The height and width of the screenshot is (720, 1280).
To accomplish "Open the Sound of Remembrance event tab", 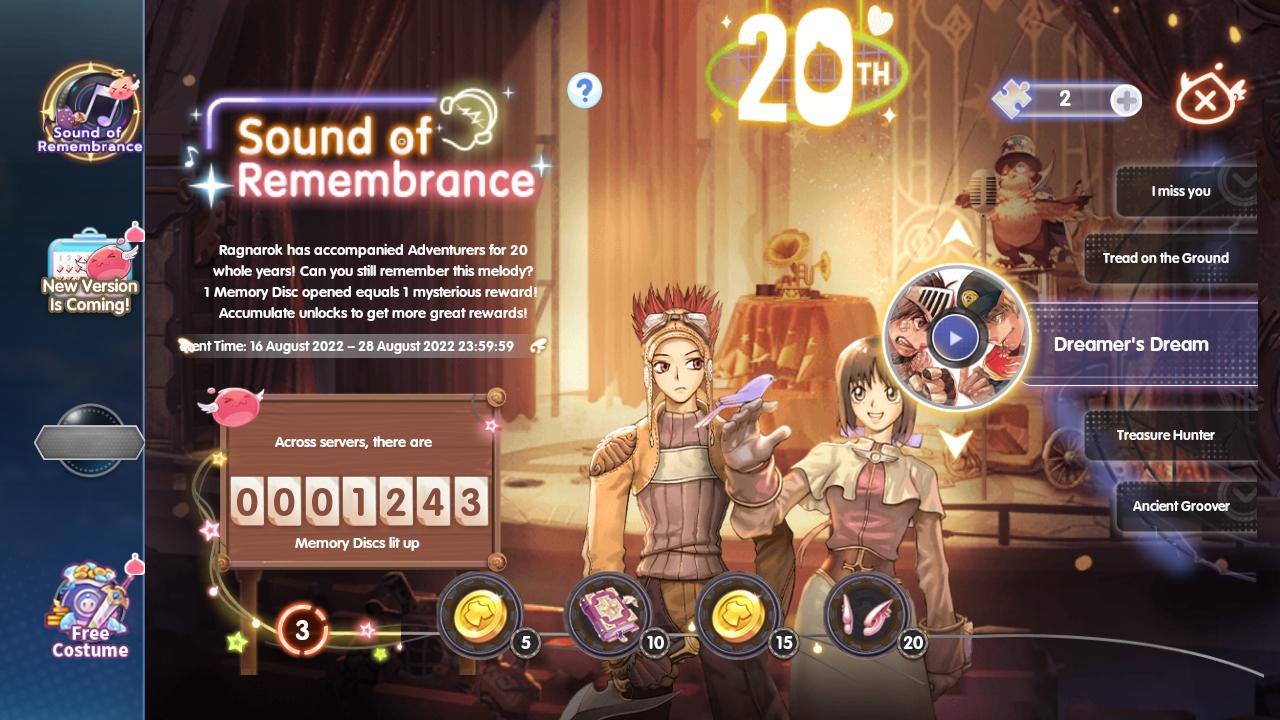I will pos(89,112).
